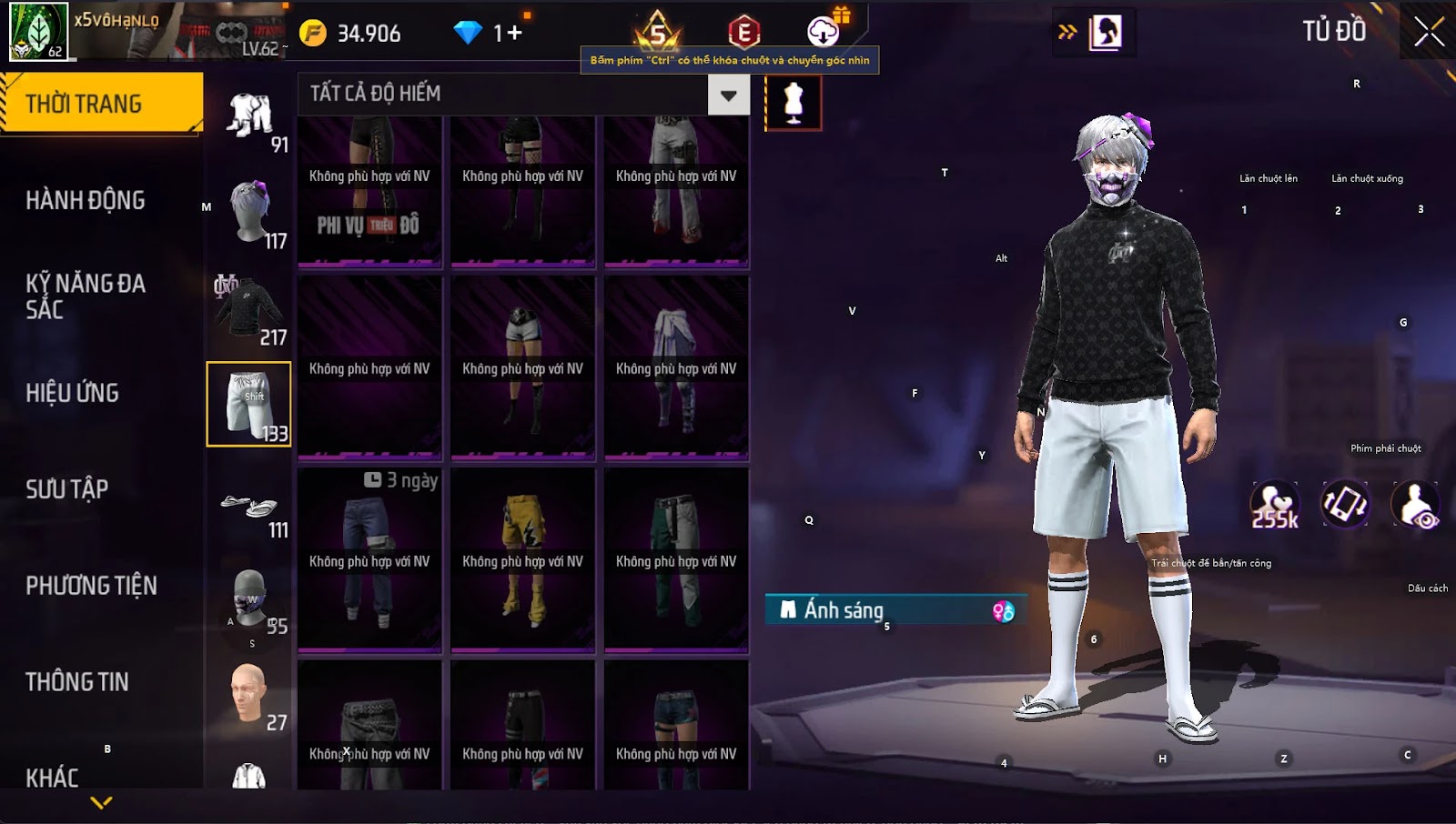This screenshot has width=1456, height=824.
Task: Click the Ánh sáng lighting button
Action: 896,610
